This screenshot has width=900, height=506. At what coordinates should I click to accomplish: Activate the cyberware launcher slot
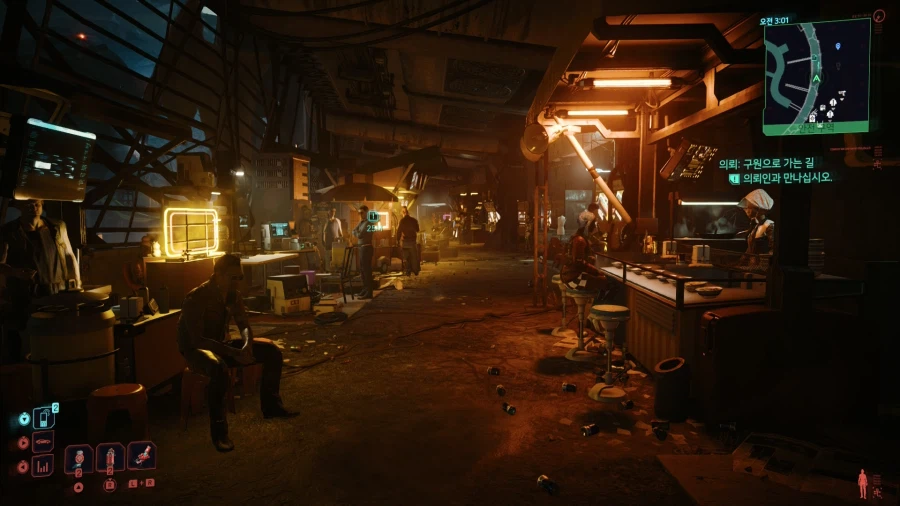(141, 456)
